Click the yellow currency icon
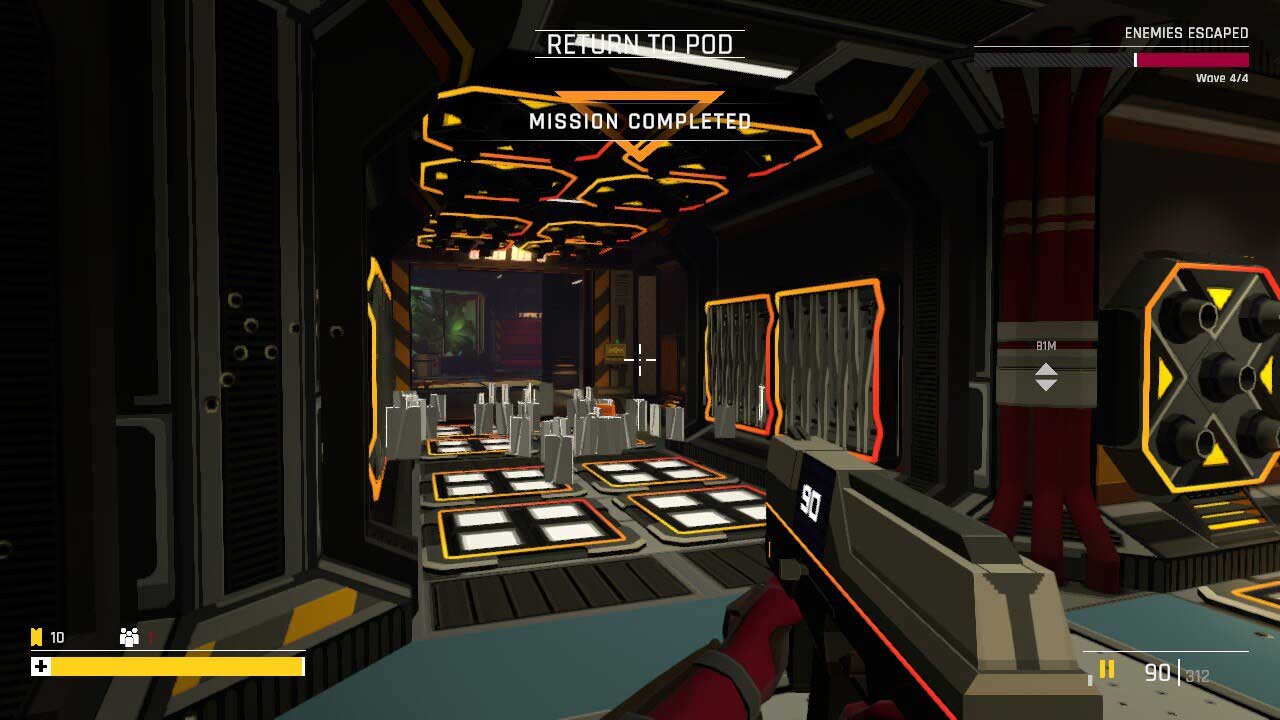This screenshot has height=720, width=1280. point(37,637)
